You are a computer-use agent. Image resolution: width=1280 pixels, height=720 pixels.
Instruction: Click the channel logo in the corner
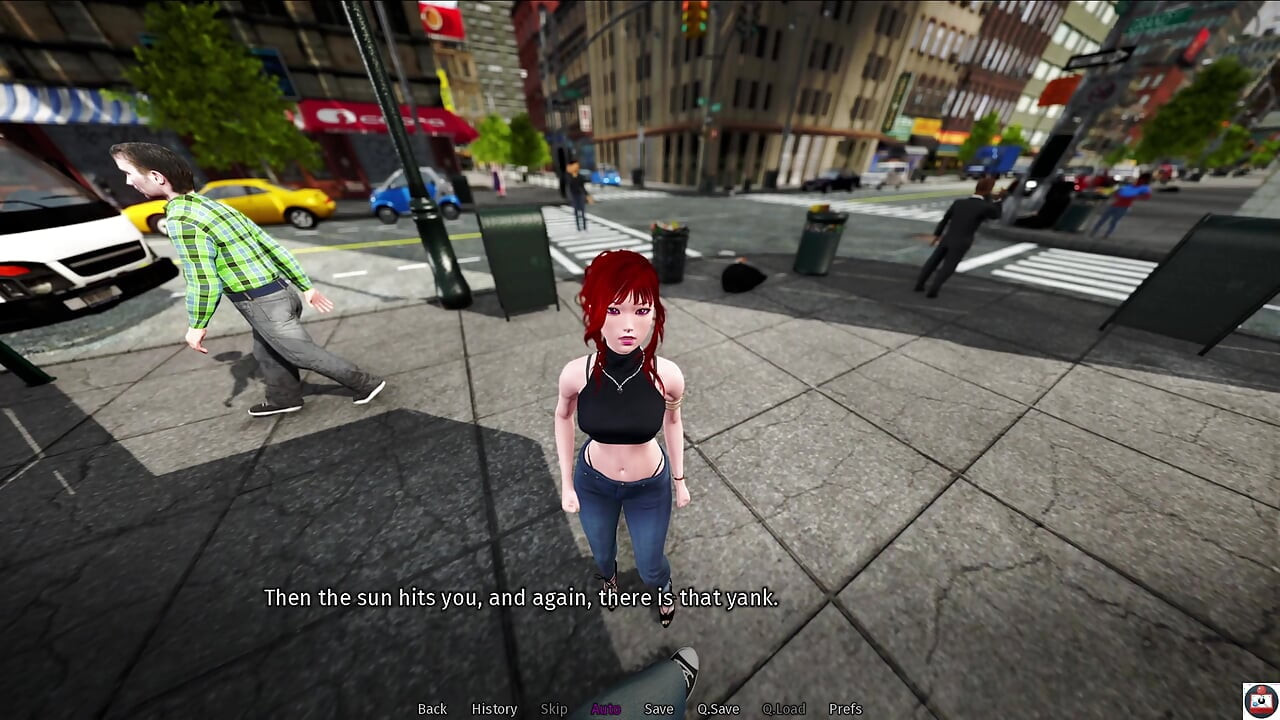1260,700
